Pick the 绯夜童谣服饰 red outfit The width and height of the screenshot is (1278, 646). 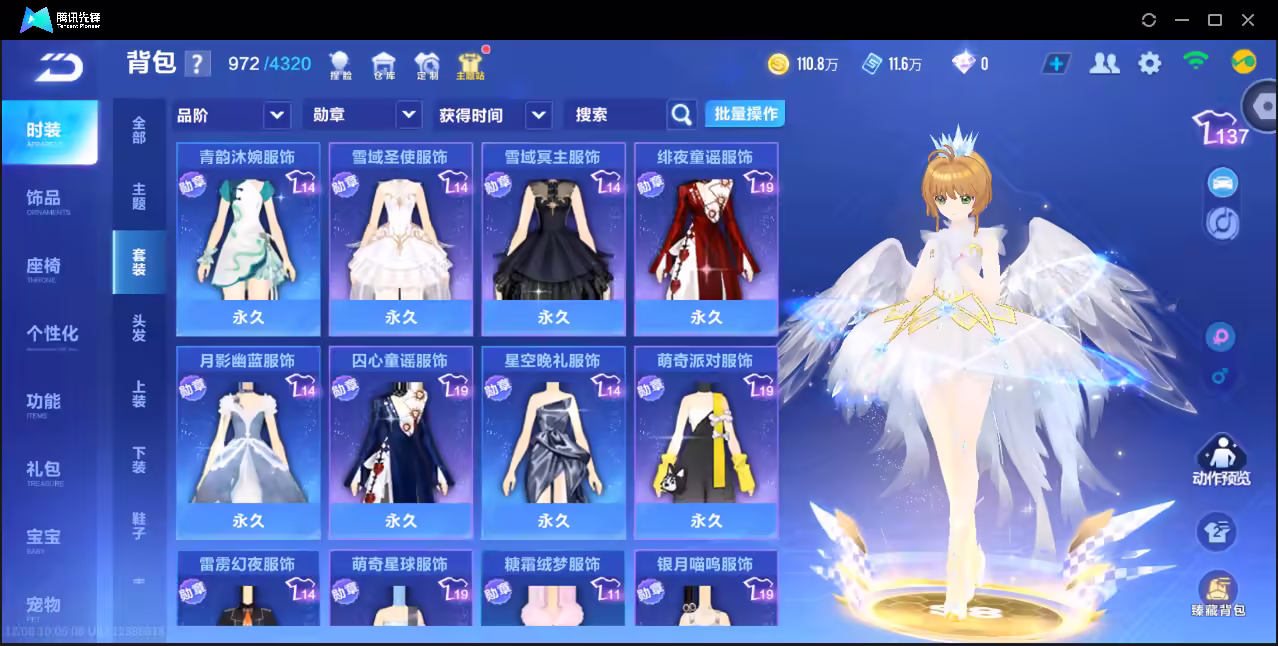click(x=706, y=240)
